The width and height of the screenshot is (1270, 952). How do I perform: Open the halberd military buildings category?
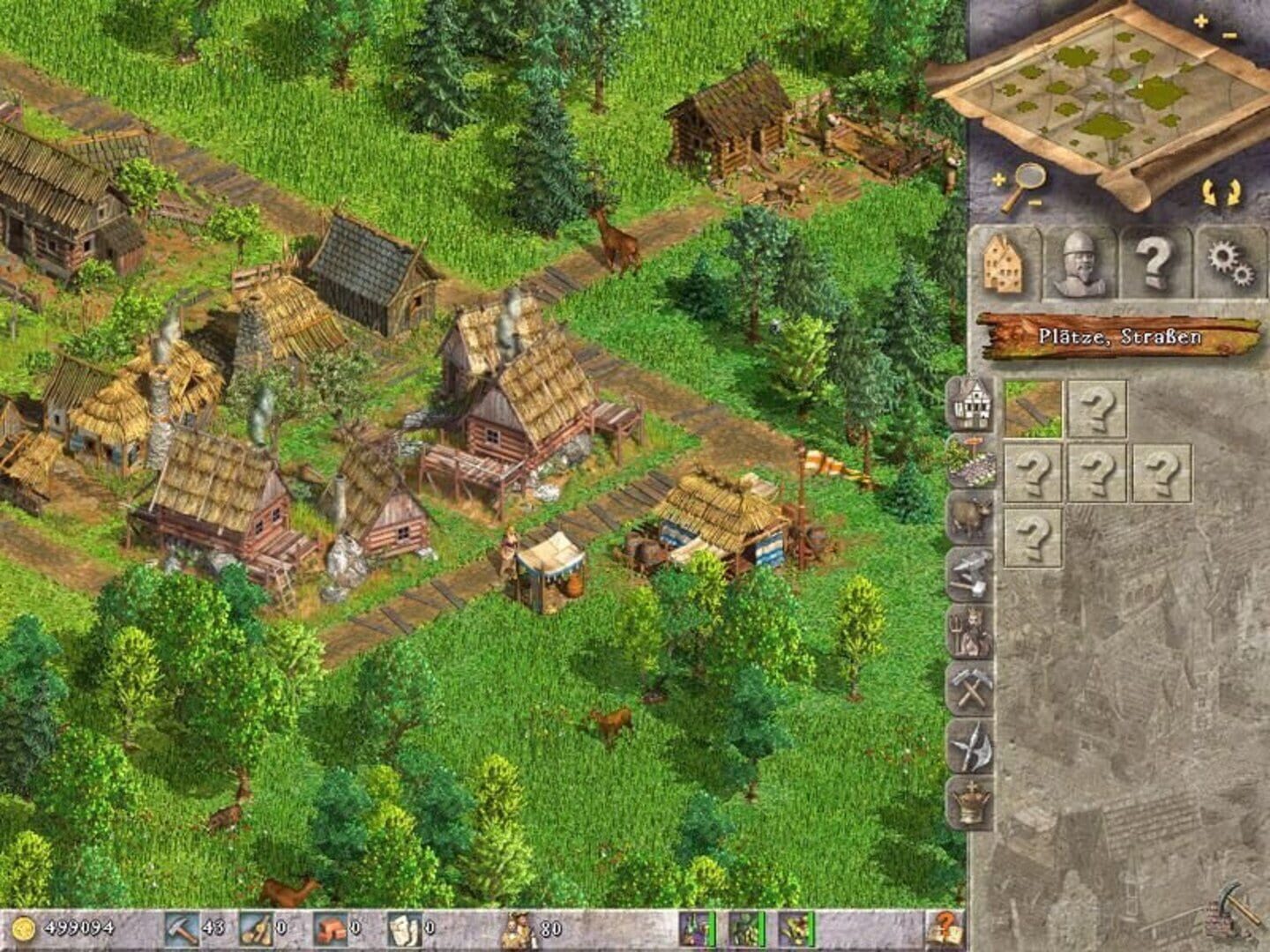(971, 746)
